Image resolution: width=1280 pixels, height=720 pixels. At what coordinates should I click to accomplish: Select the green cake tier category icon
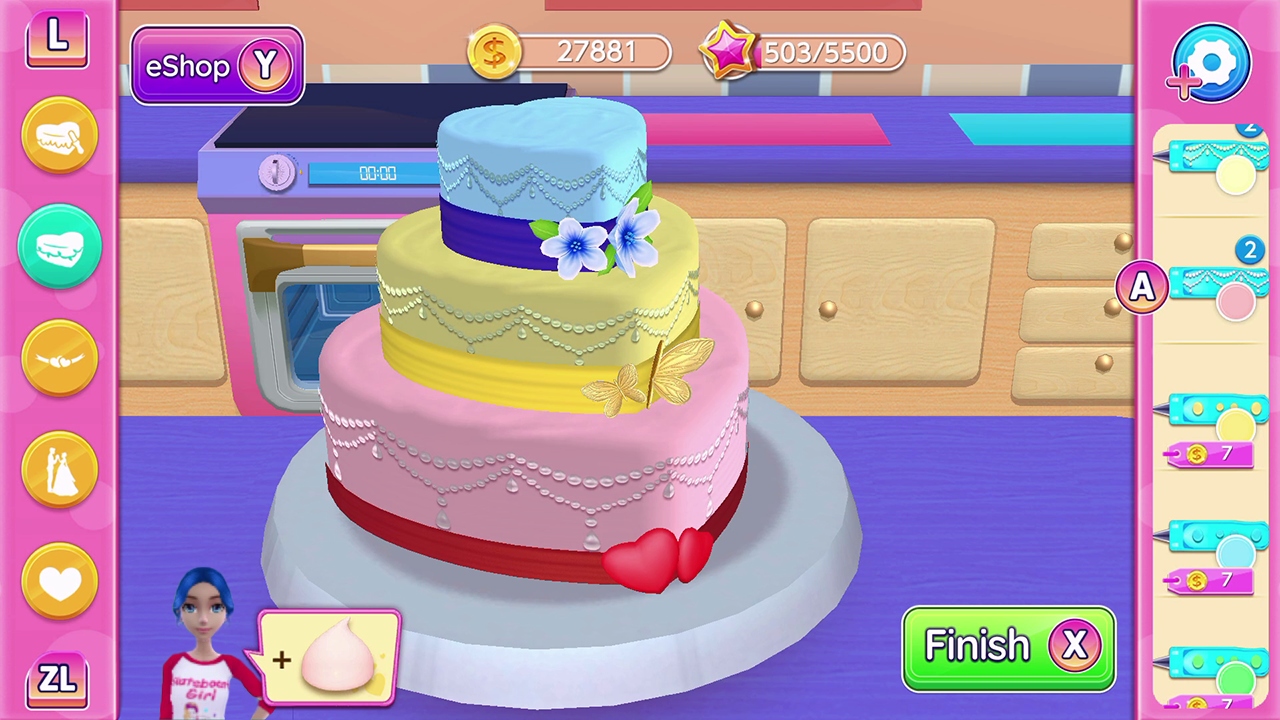point(57,245)
